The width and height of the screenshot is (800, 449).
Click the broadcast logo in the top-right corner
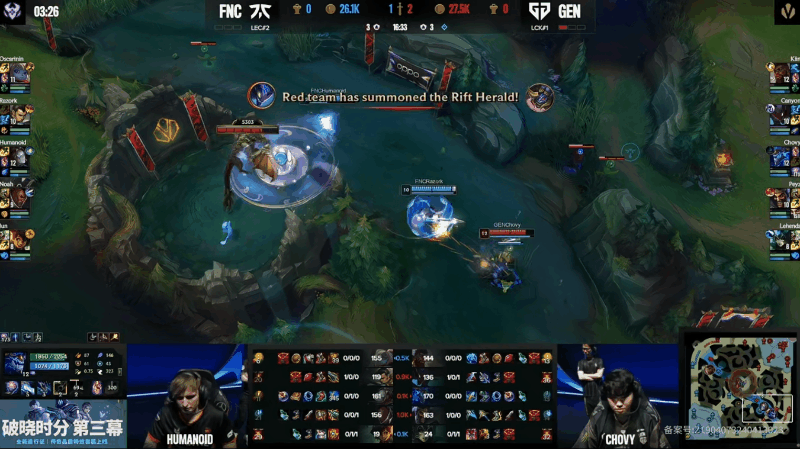click(786, 13)
